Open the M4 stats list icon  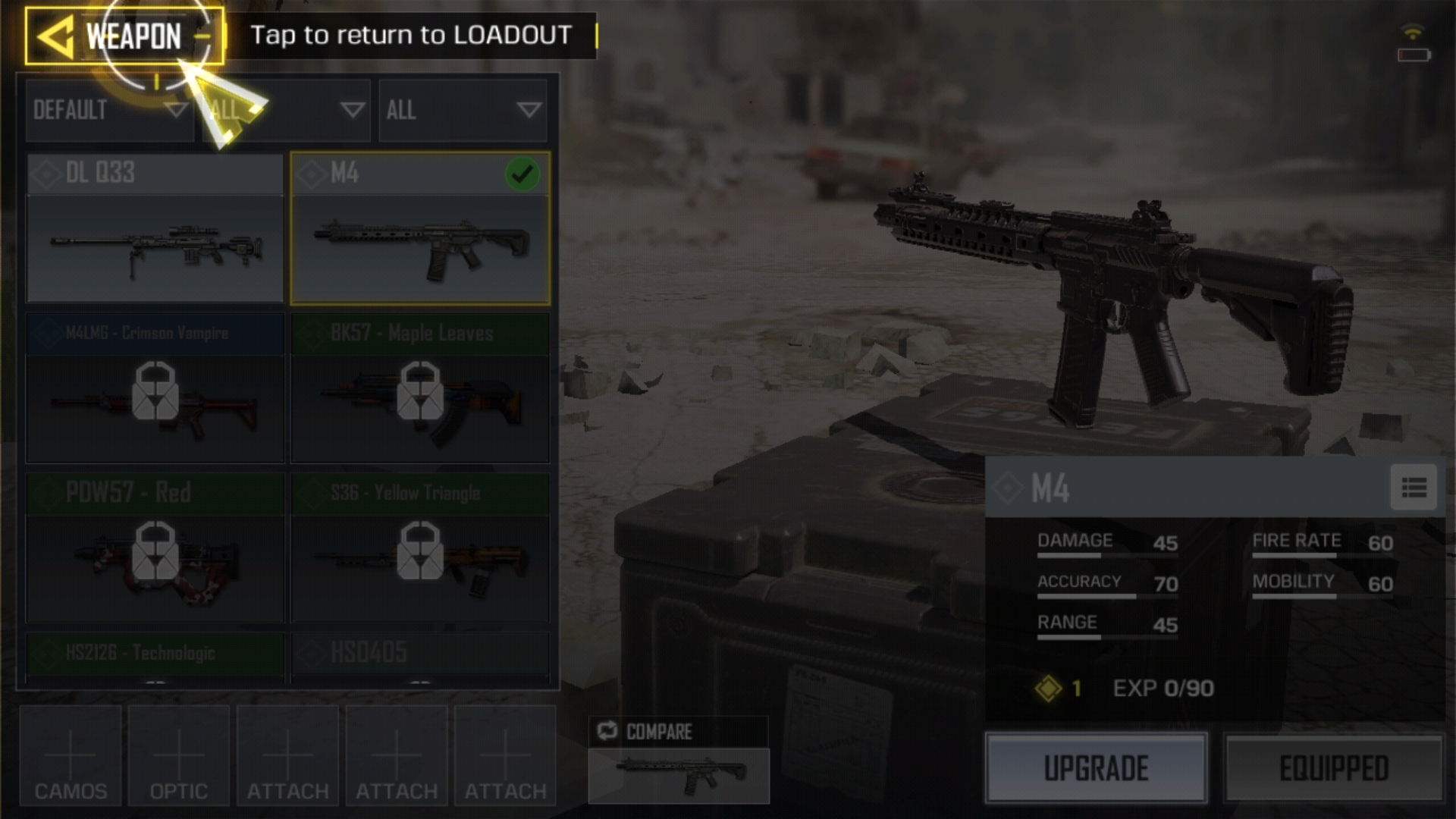coord(1414,488)
